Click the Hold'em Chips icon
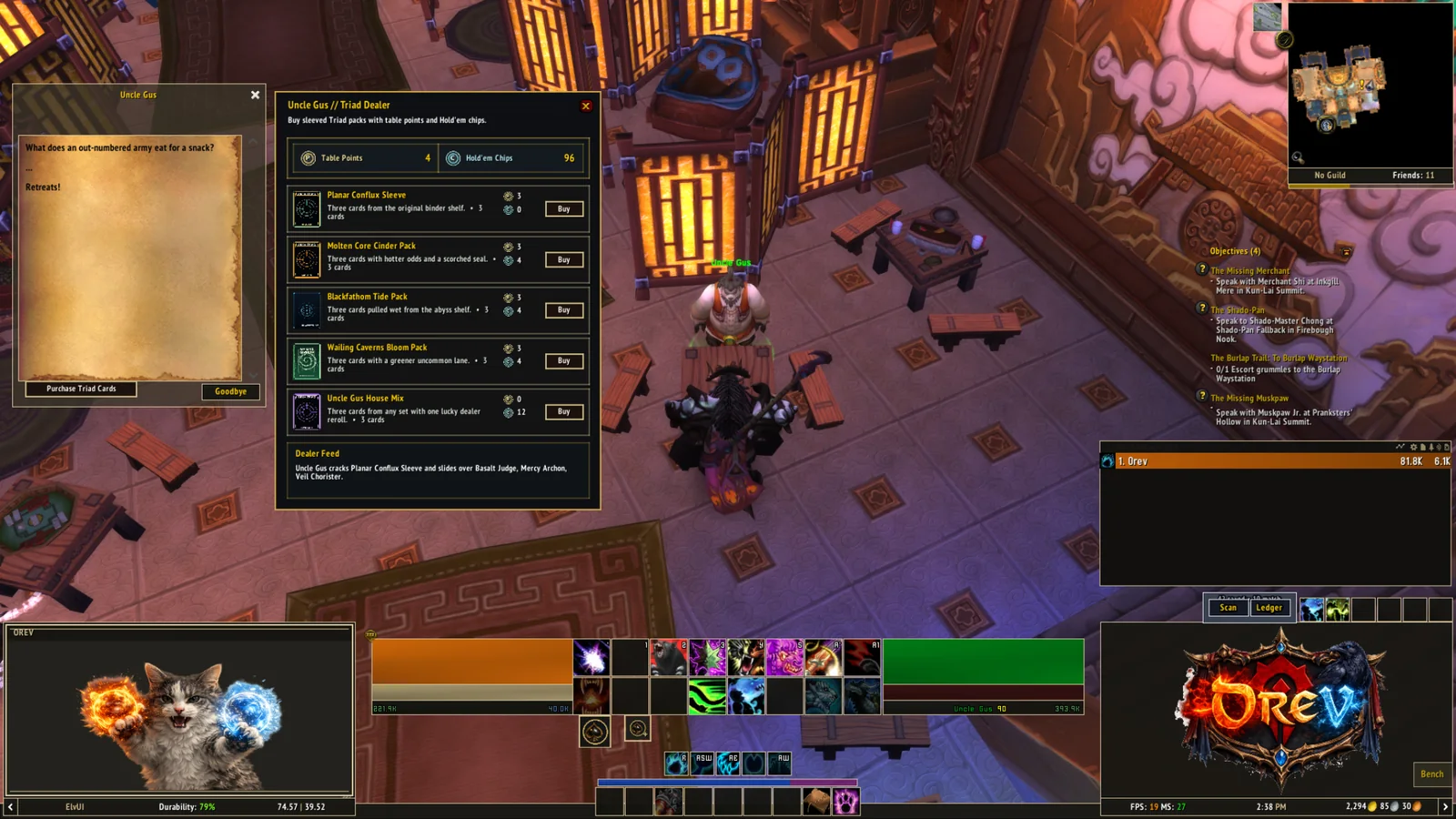This screenshot has height=819, width=1456. coord(452,157)
